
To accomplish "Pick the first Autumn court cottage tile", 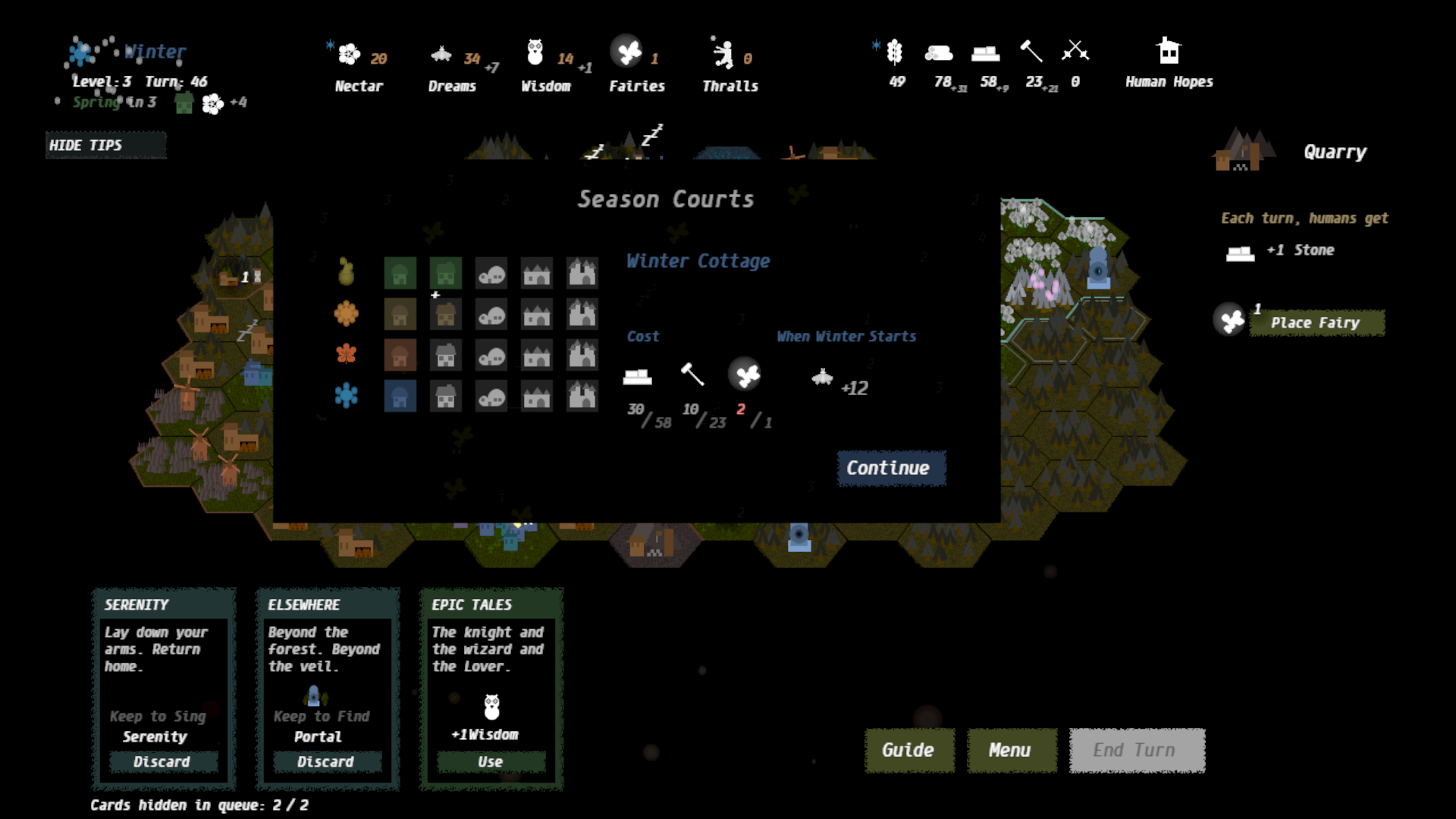I will coord(400,355).
